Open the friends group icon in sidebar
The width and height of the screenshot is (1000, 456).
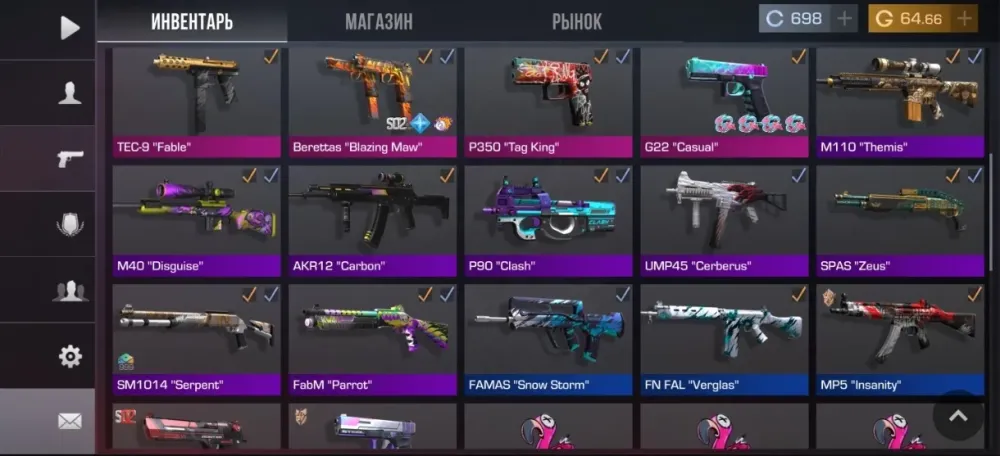pos(69,291)
